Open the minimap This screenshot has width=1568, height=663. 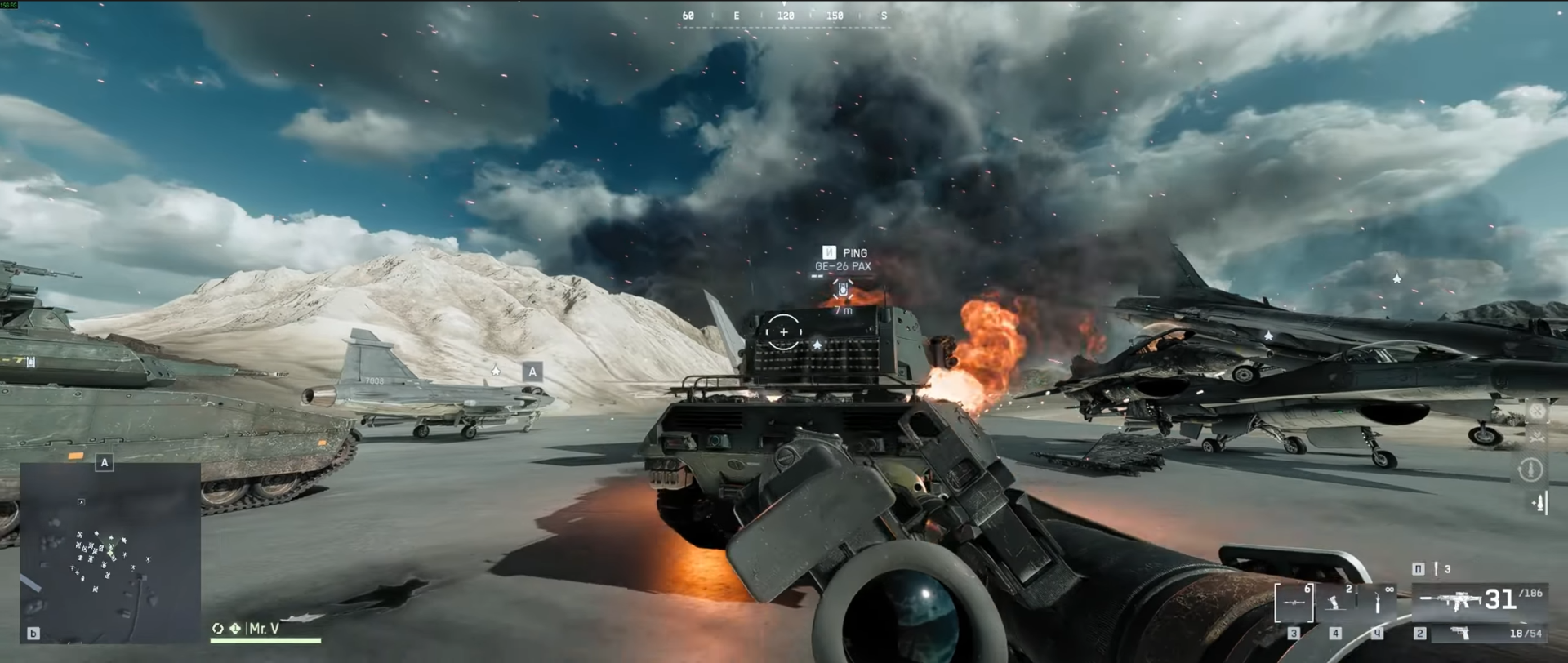click(x=110, y=553)
